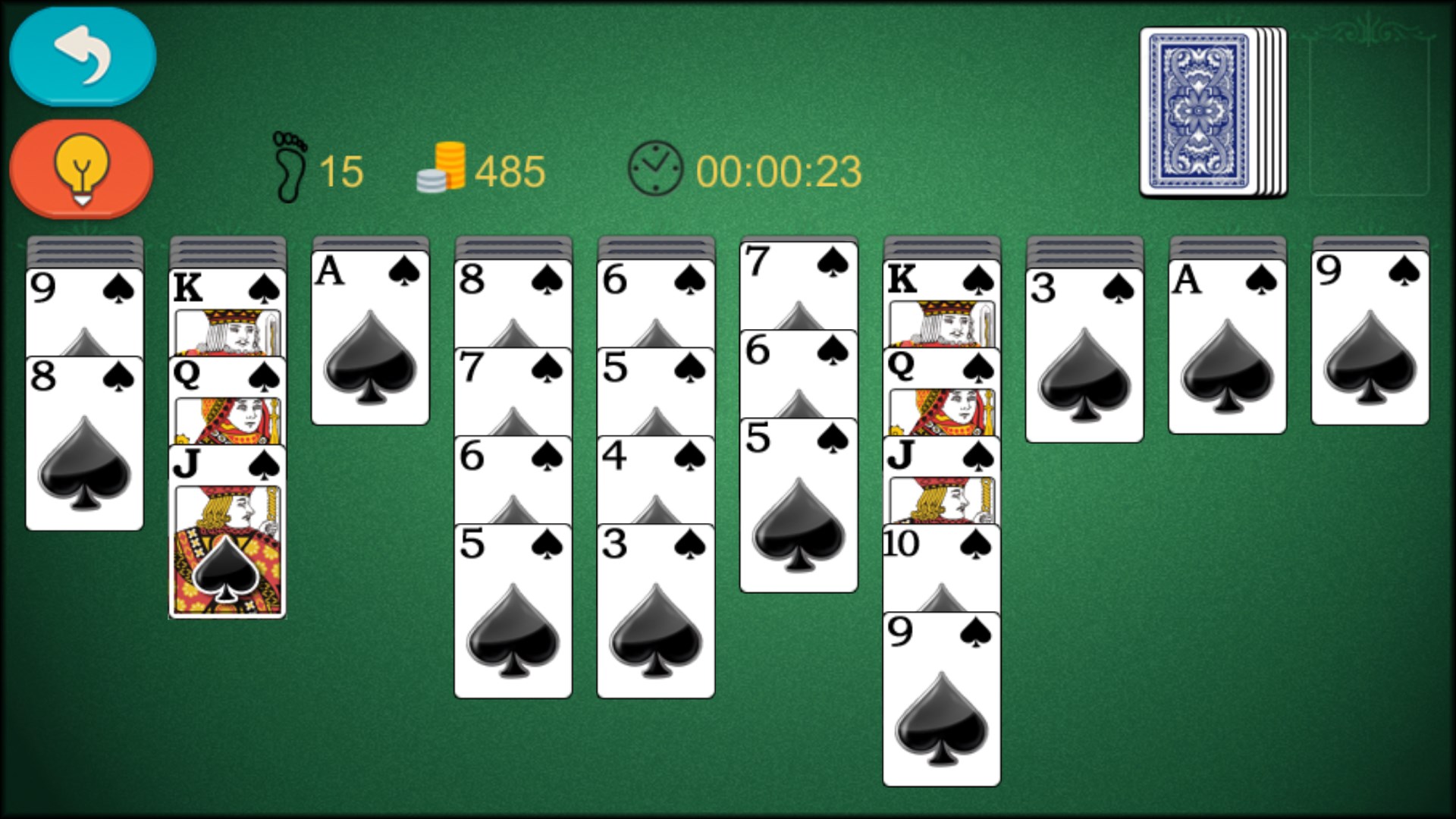1456x819 pixels.
Task: Pick up the Jack of Spades under the Queen
Action: 227,531
